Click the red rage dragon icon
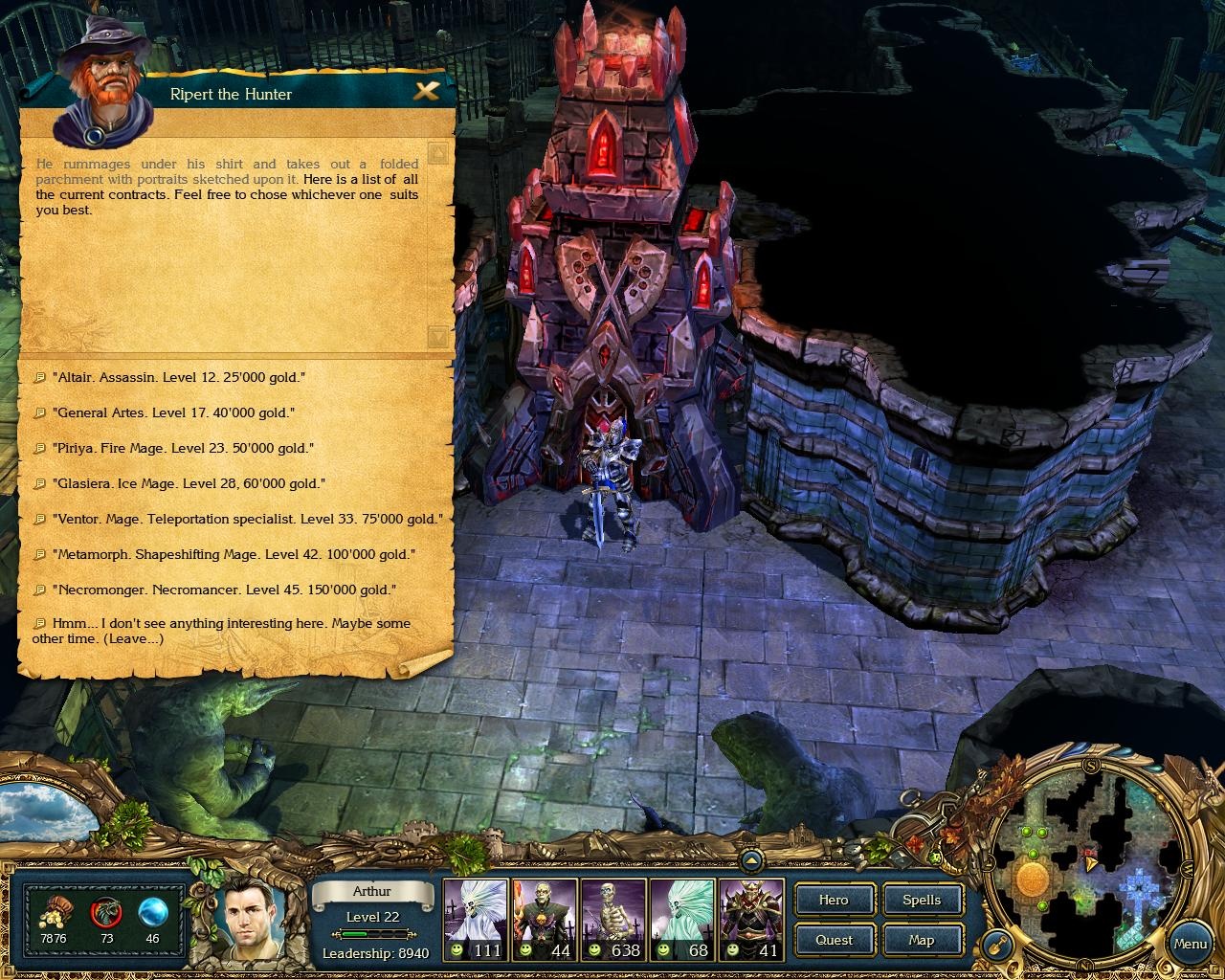Viewport: 1225px width, 980px height. 105,911
